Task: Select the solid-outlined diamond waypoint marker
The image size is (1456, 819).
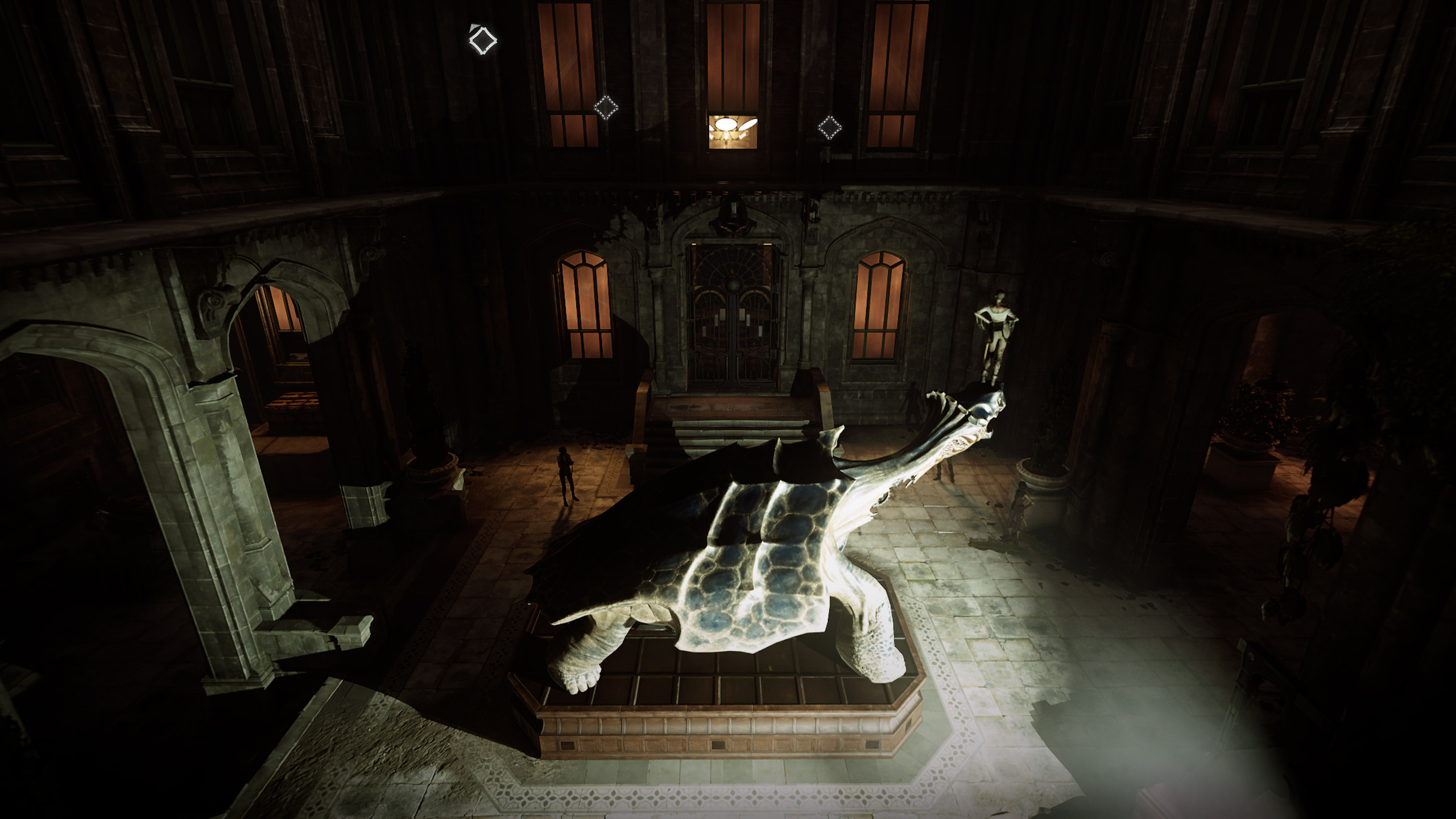Action: pos(482,40)
